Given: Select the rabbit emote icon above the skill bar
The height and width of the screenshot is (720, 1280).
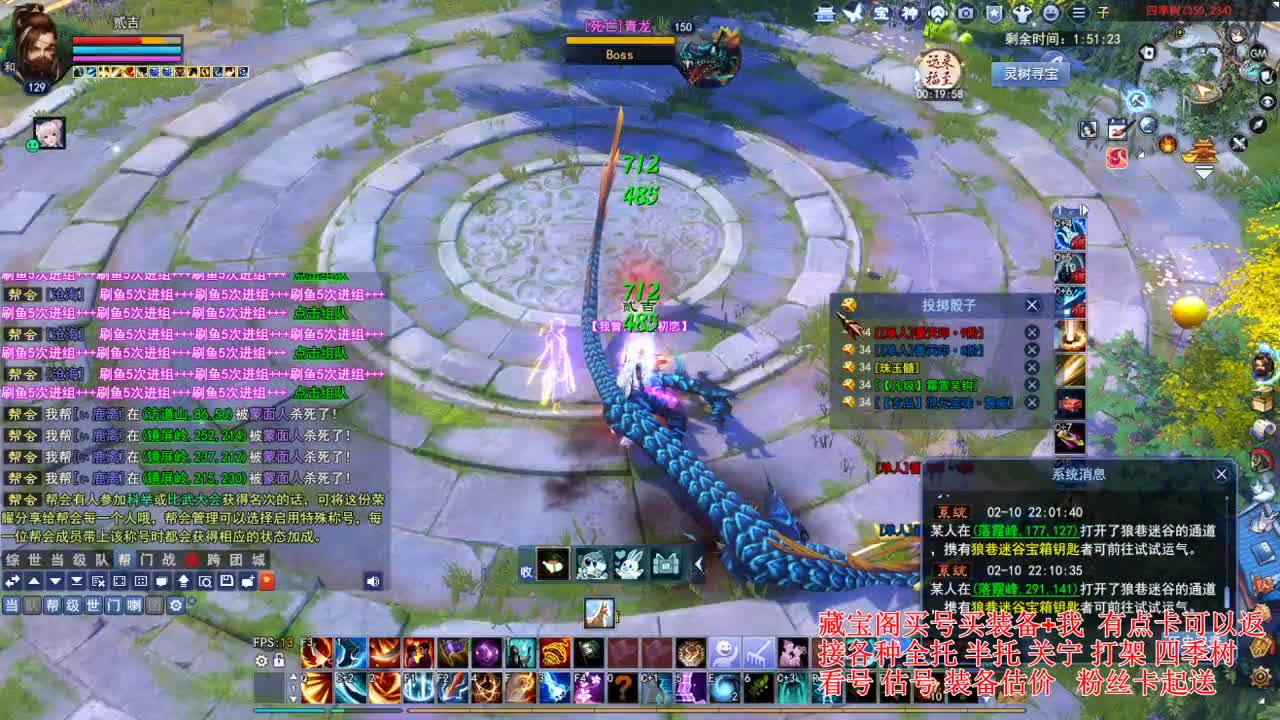Looking at the screenshot, I should (627, 564).
